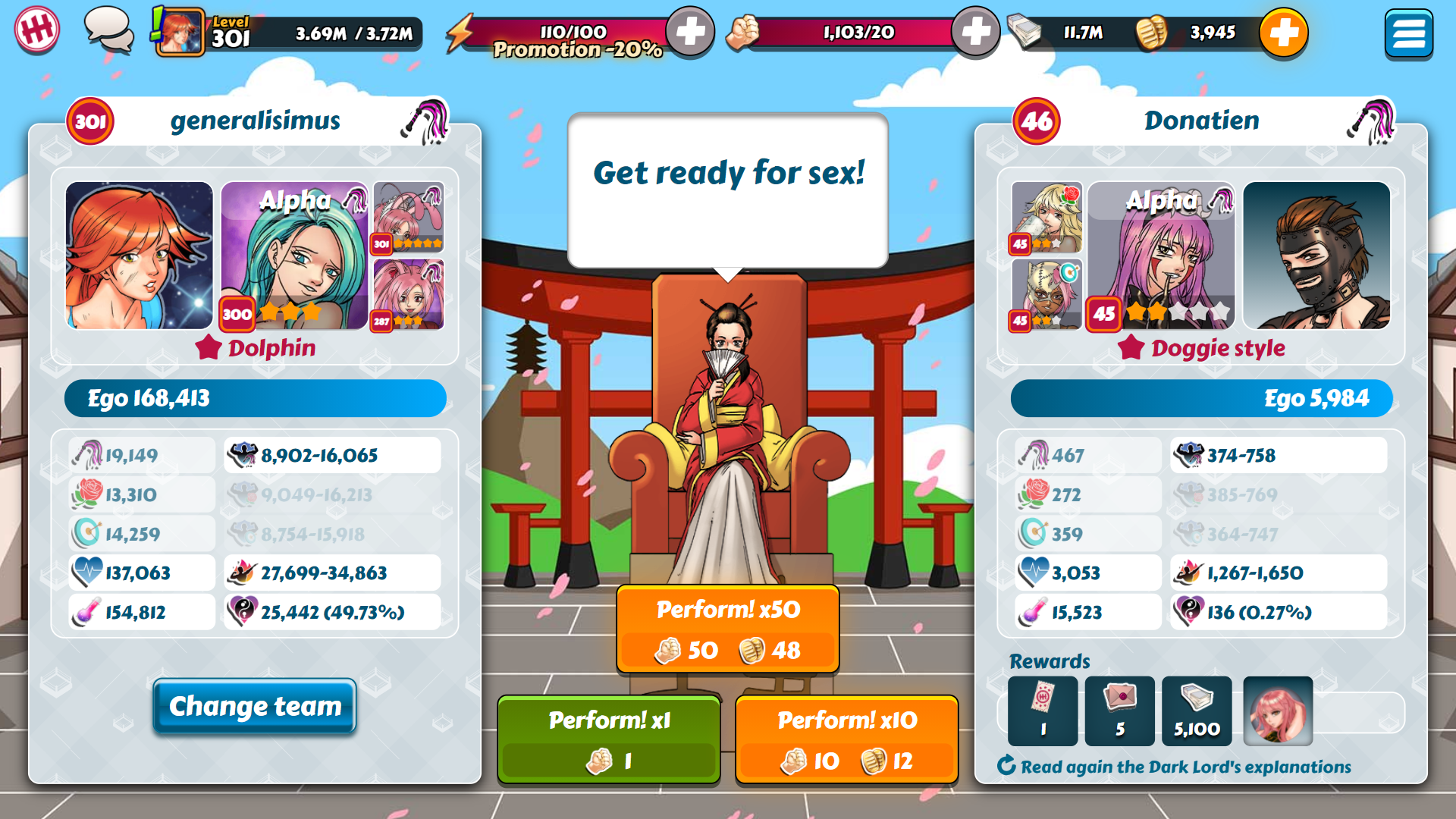Screen dimensions: 1456x819
Task: Choose the Perform! x10 option
Action: 846,739
